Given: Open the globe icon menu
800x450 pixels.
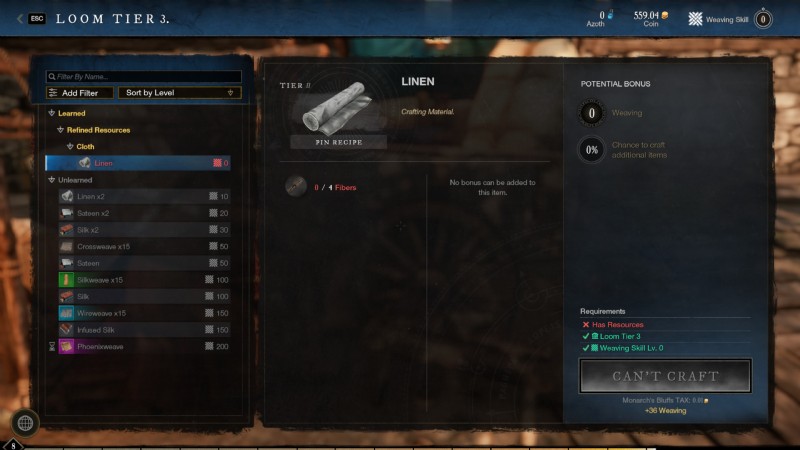Looking at the screenshot, I should [x=25, y=422].
